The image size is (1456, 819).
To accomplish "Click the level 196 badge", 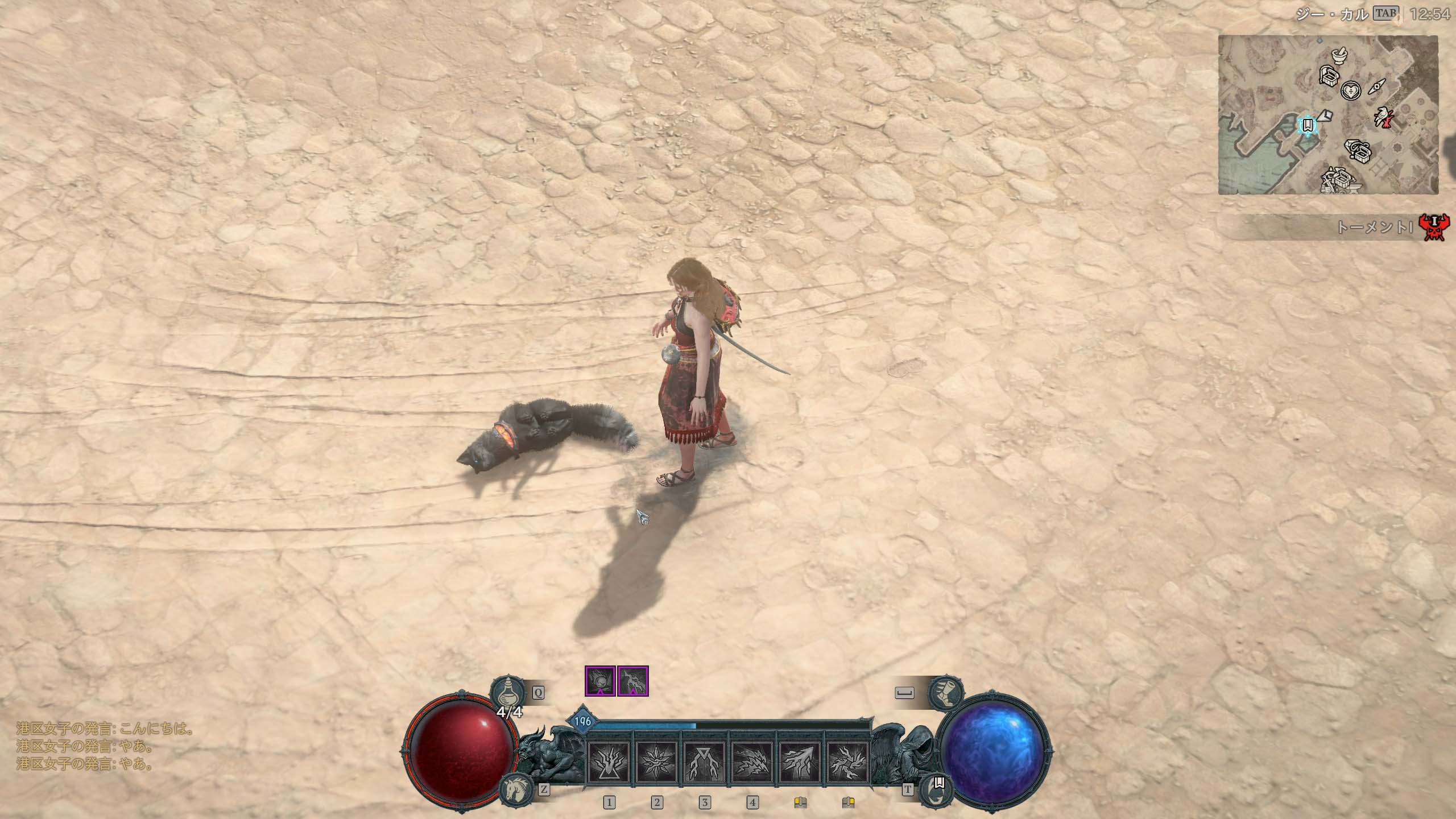I will [x=582, y=722].
